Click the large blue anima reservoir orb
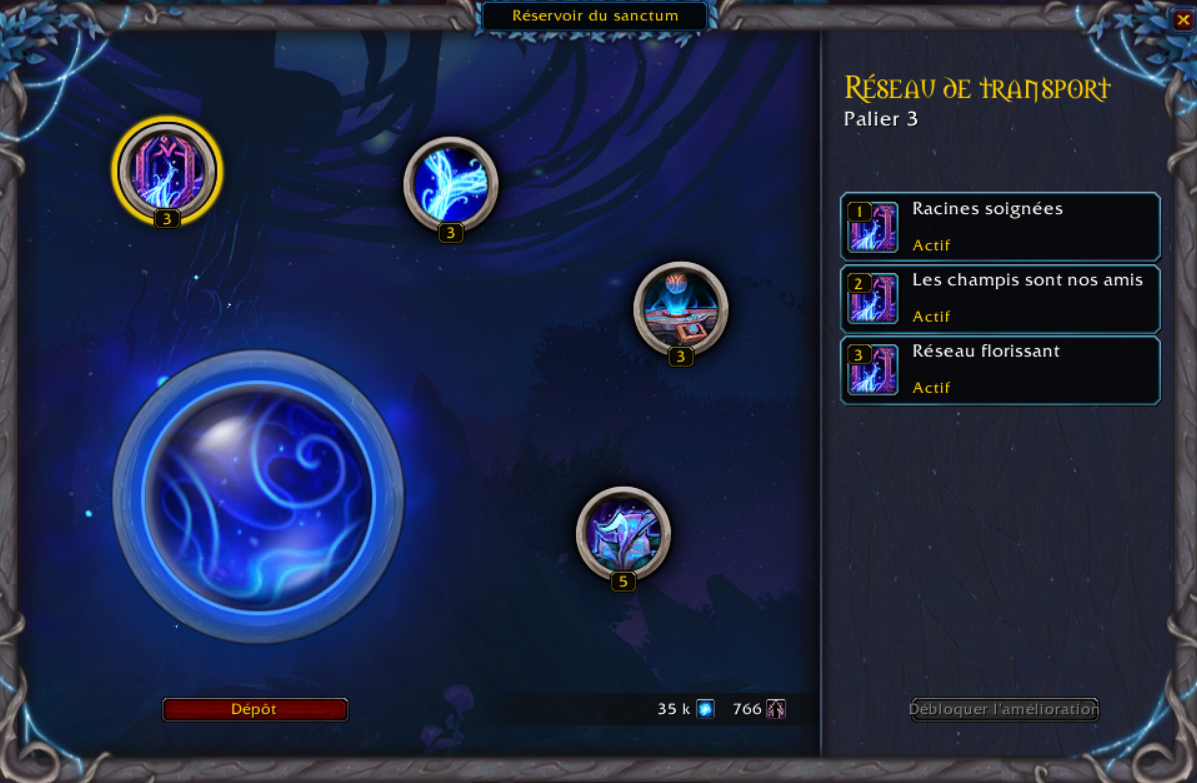The height and width of the screenshot is (783, 1197). (259, 497)
